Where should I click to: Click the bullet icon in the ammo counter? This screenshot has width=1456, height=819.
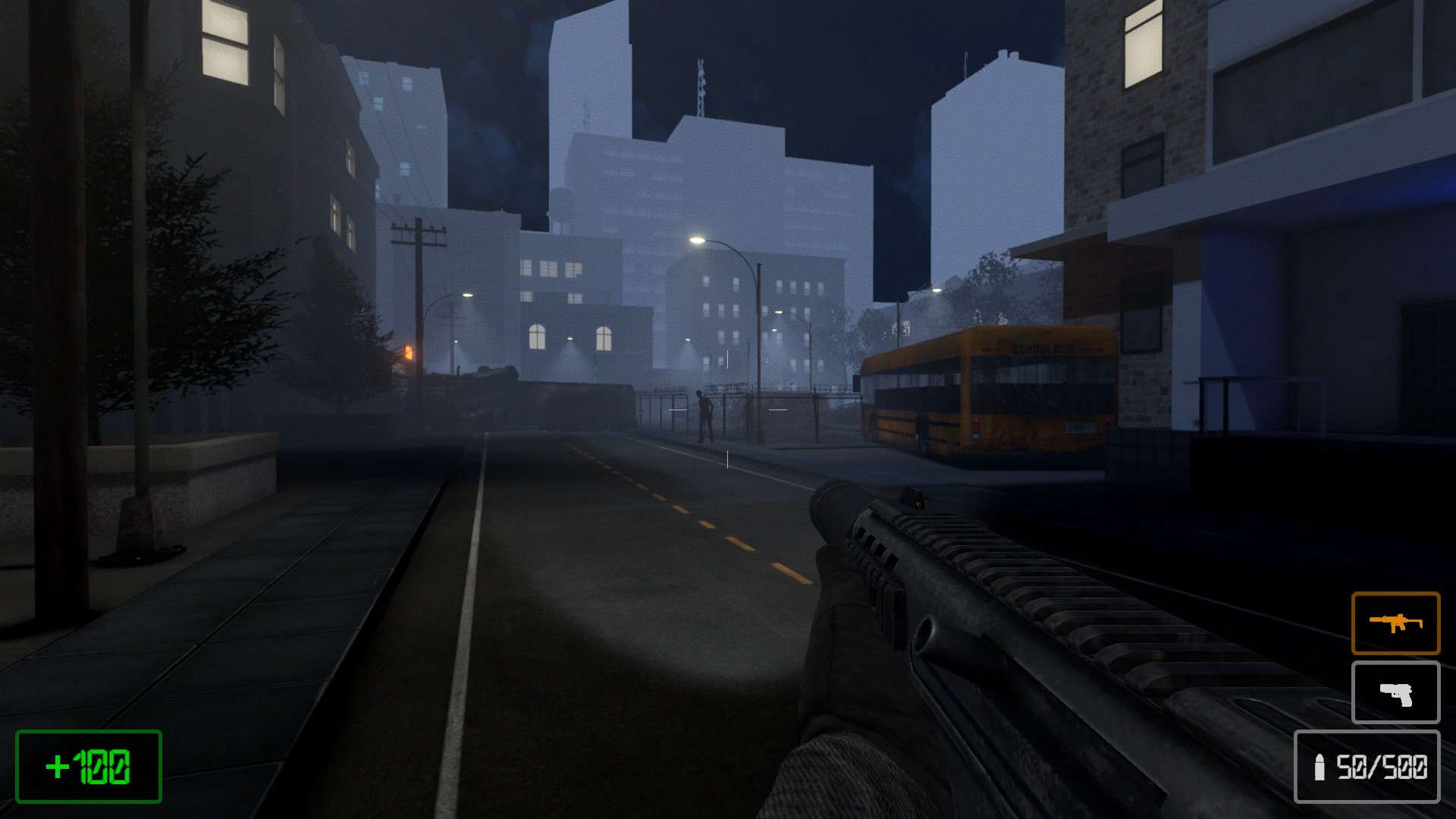1319,767
